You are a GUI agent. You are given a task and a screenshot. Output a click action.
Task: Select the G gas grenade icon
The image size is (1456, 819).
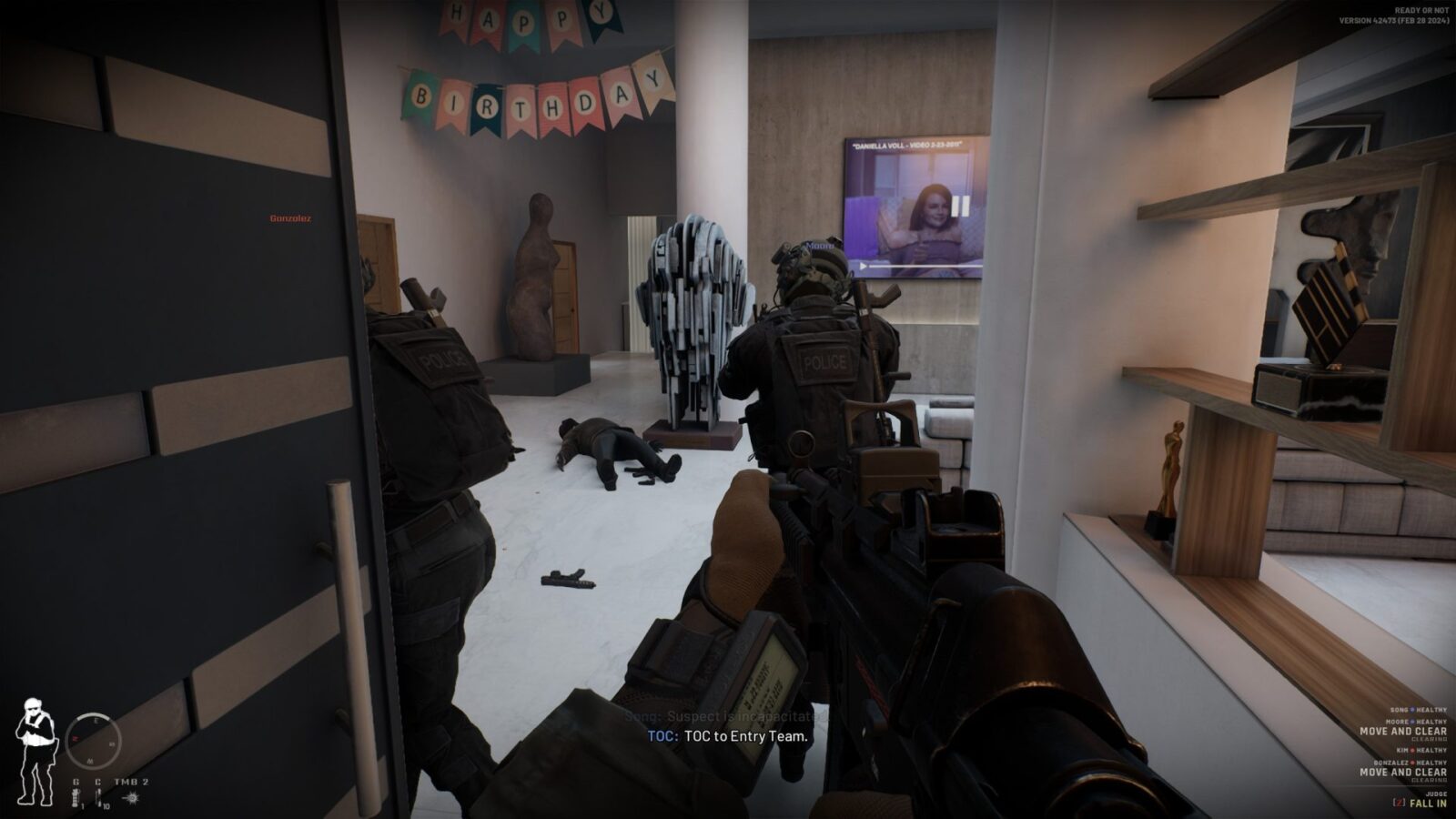[76, 795]
